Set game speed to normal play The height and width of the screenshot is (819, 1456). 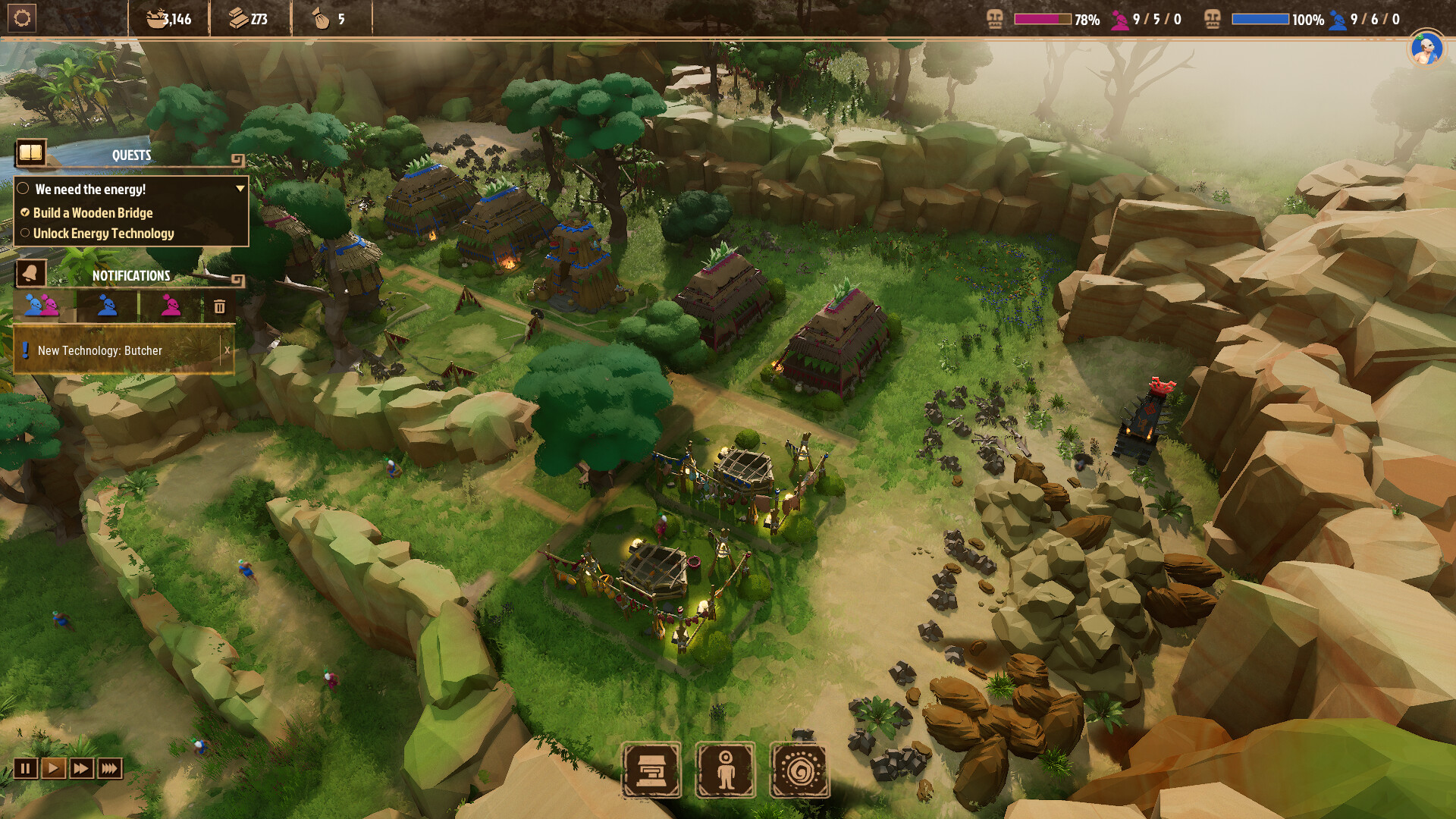click(53, 769)
